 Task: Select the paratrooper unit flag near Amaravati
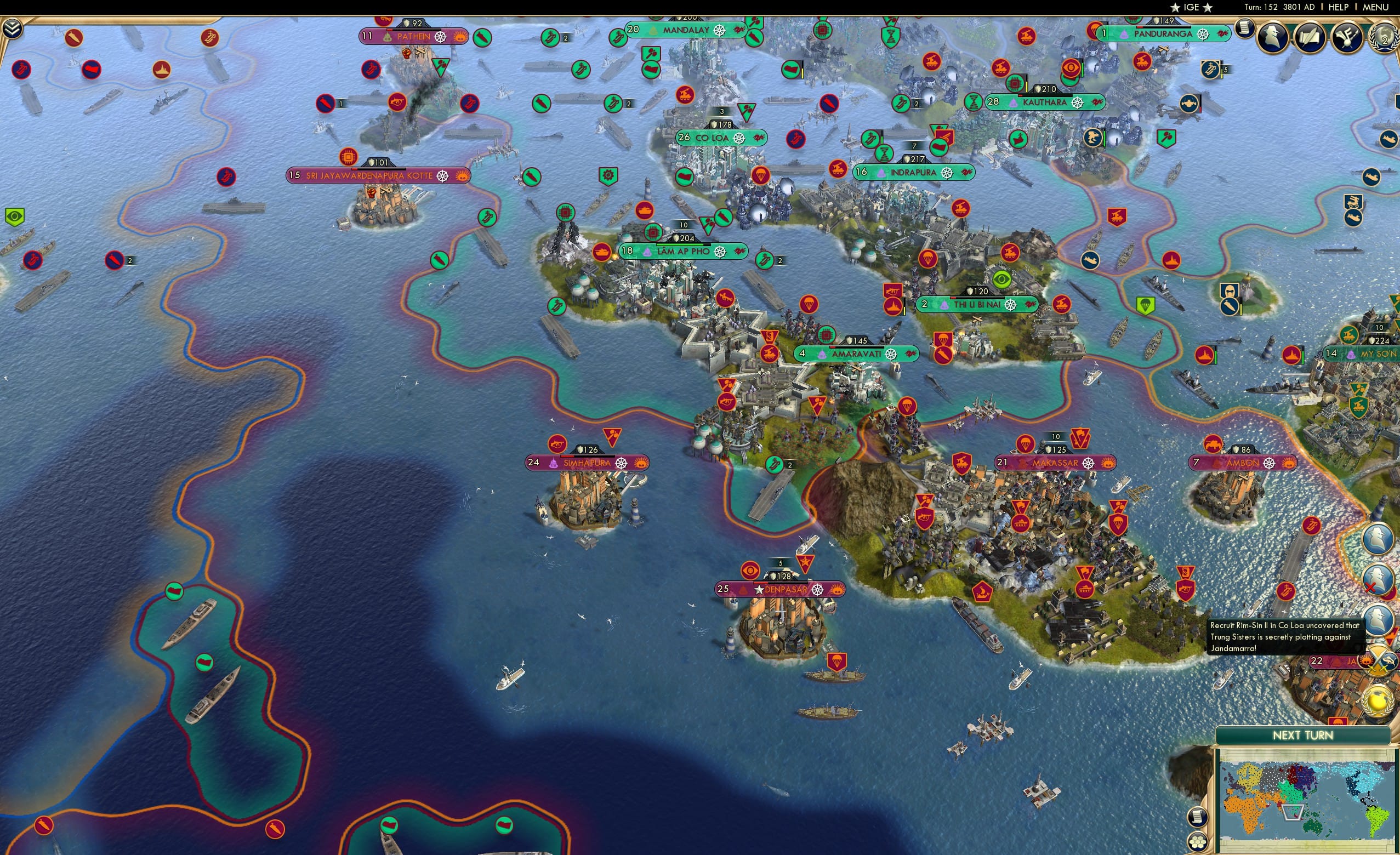pyautogui.click(x=810, y=304)
